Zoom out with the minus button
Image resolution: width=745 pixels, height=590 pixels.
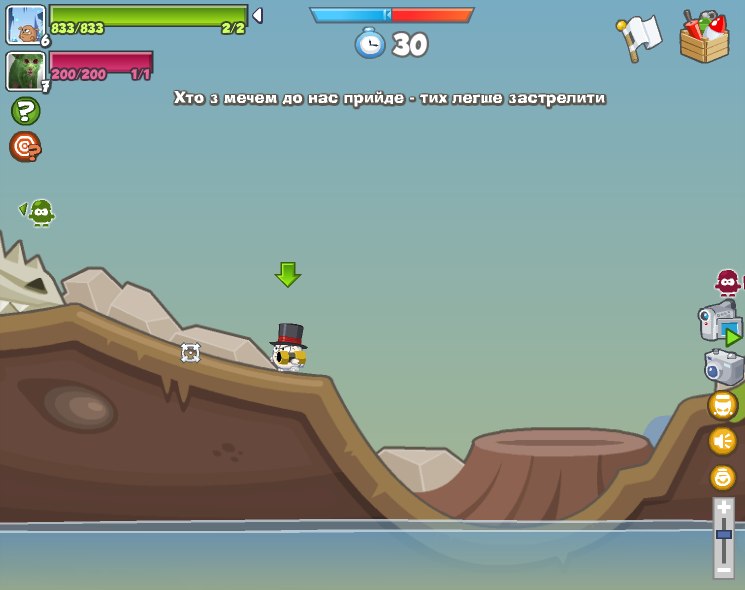pos(724,567)
